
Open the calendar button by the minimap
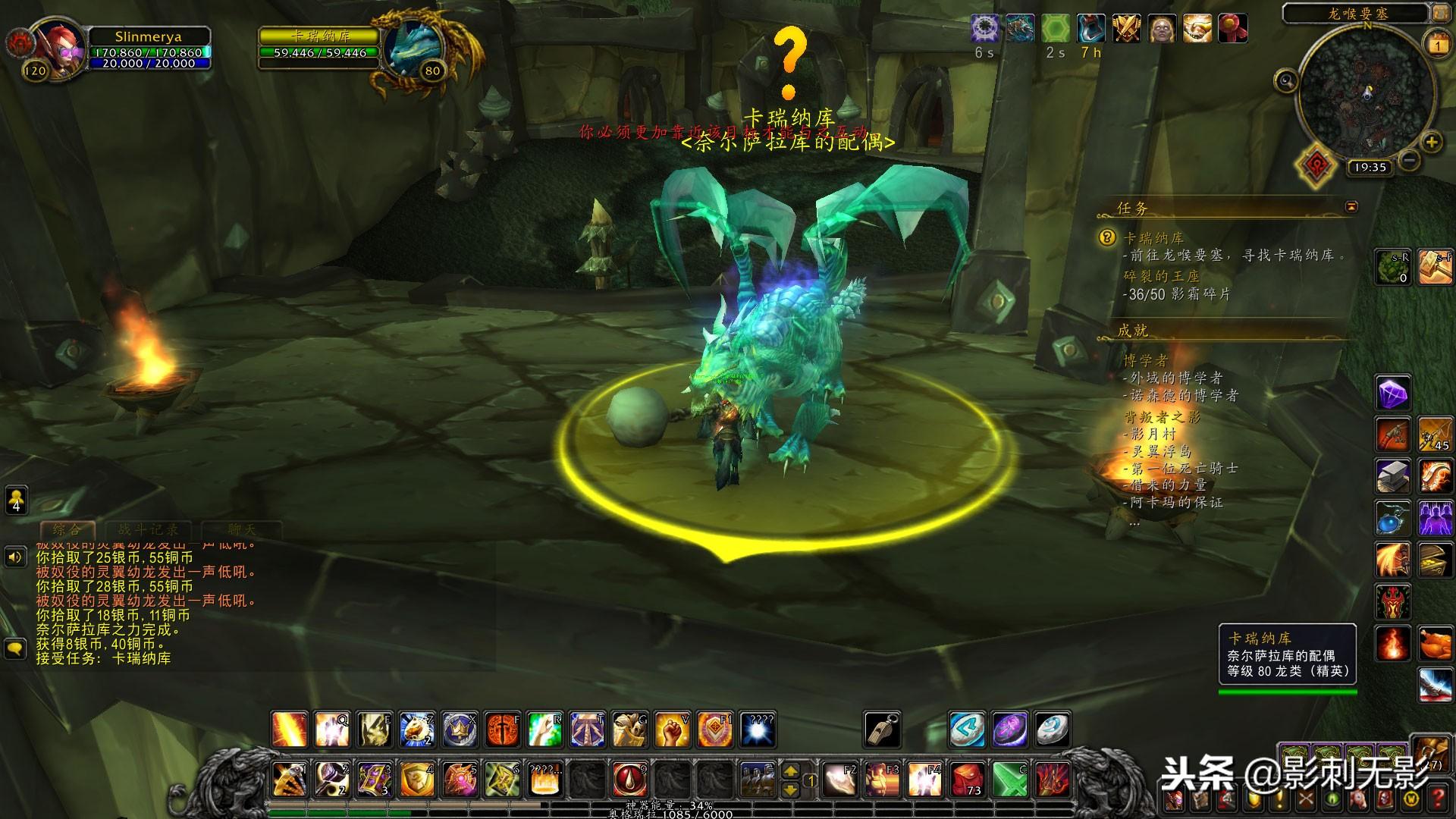click(1437, 44)
